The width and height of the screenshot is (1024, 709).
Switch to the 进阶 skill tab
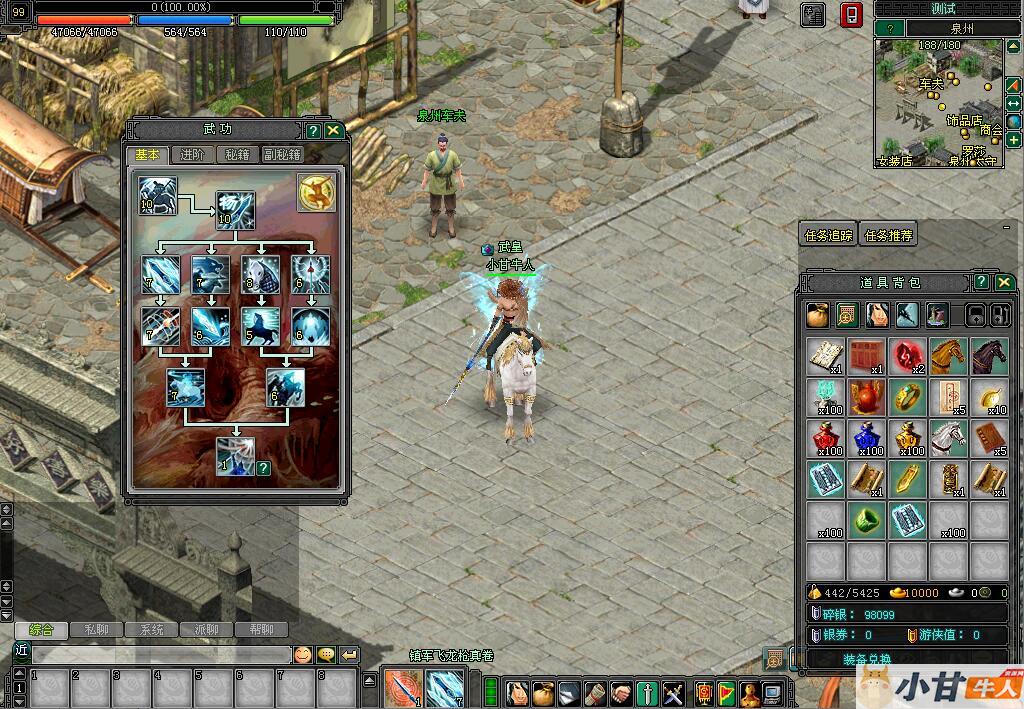pos(192,155)
